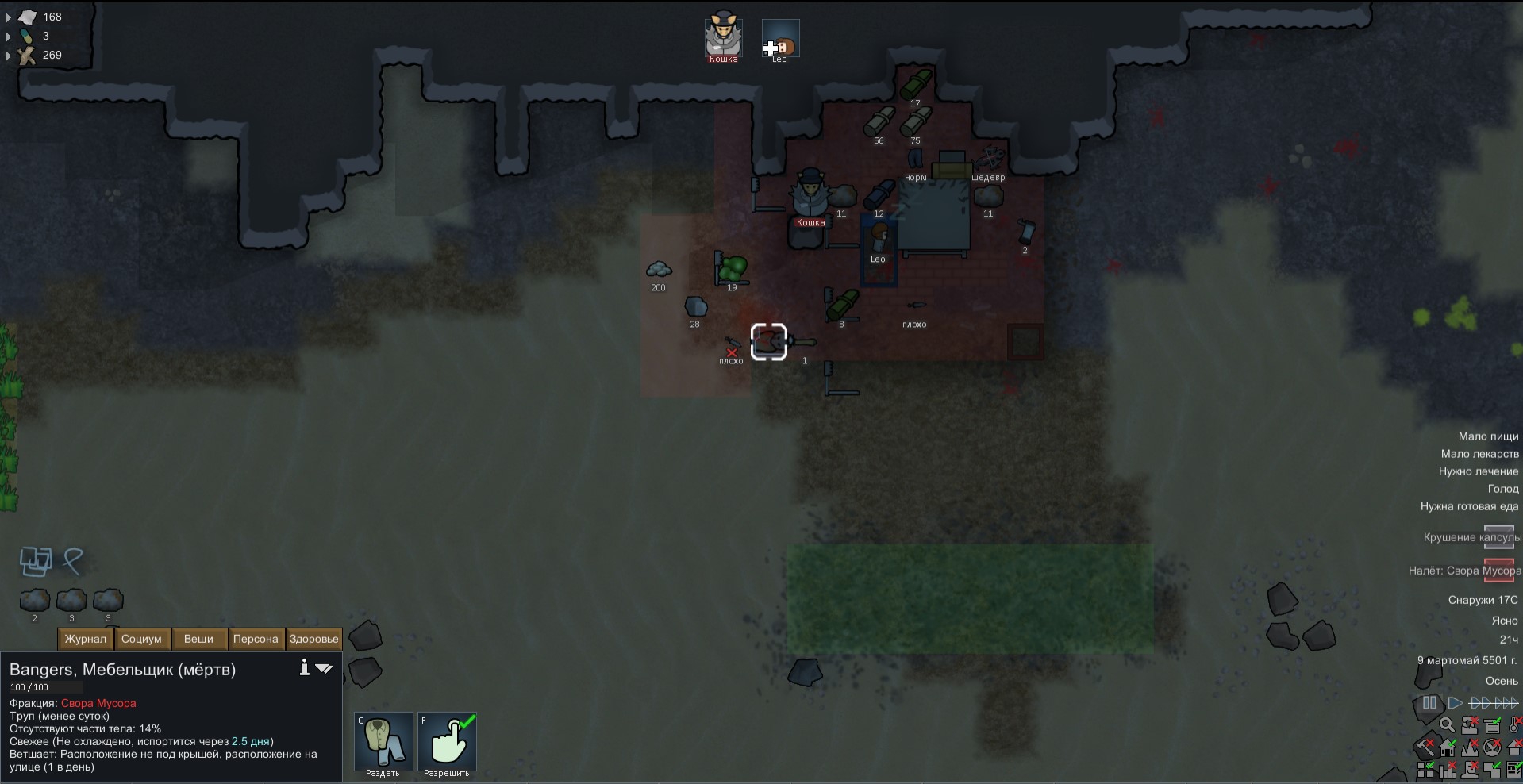The height and width of the screenshot is (784, 1523).
Task: Pause the game with the pause button
Action: pos(1429,703)
